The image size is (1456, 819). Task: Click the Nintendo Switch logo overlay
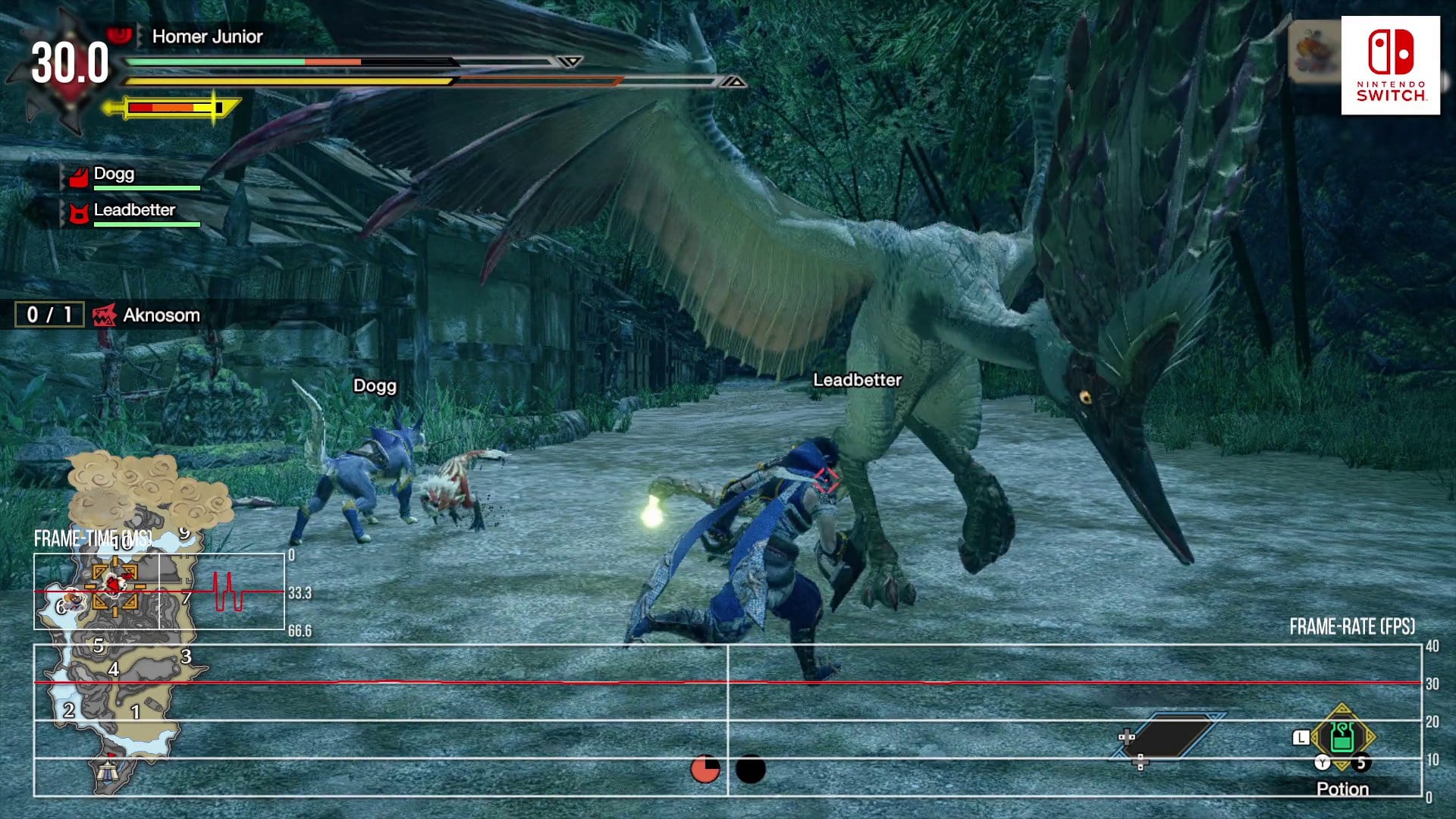(1390, 65)
